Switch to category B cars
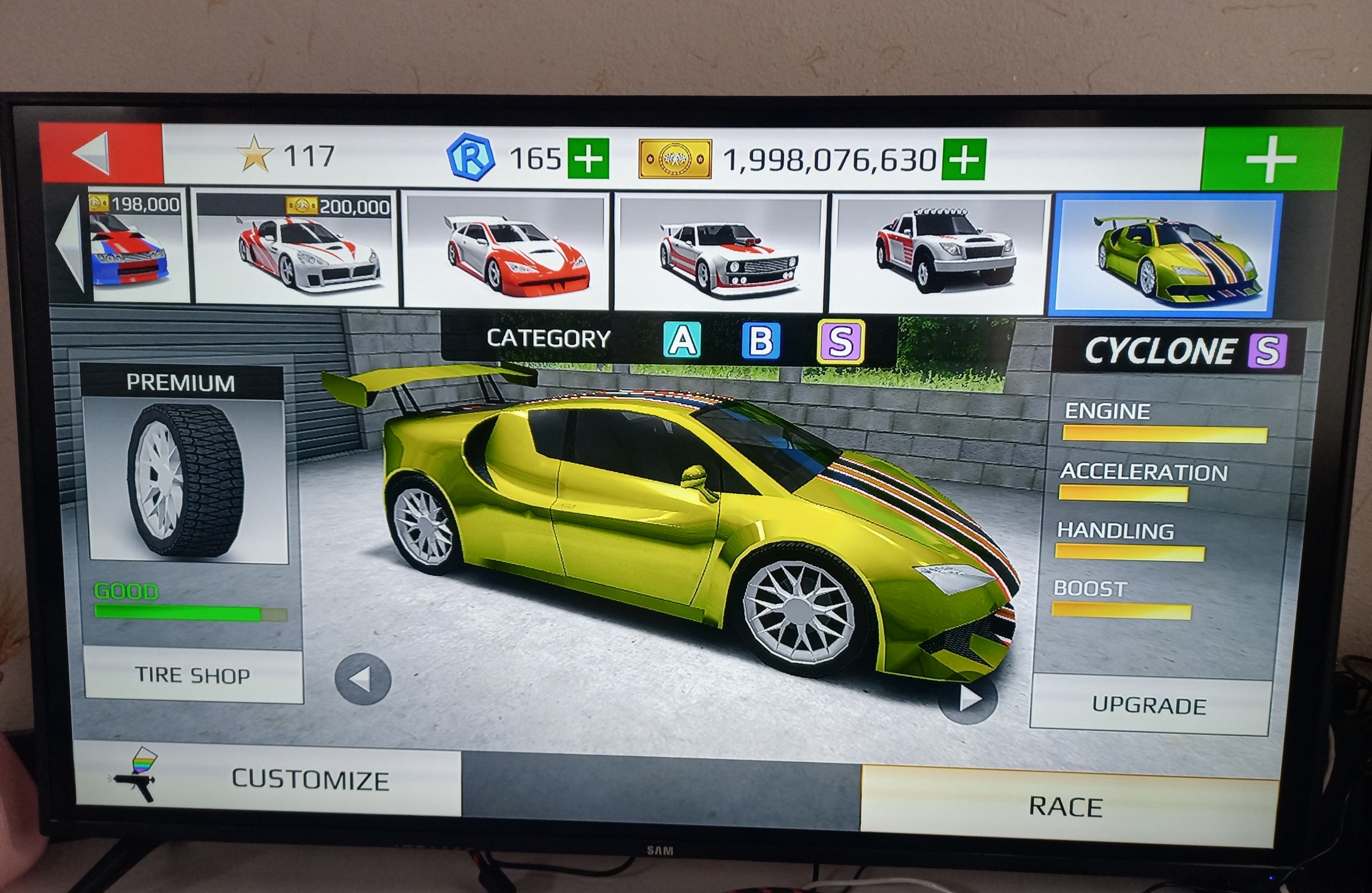 tap(760, 341)
